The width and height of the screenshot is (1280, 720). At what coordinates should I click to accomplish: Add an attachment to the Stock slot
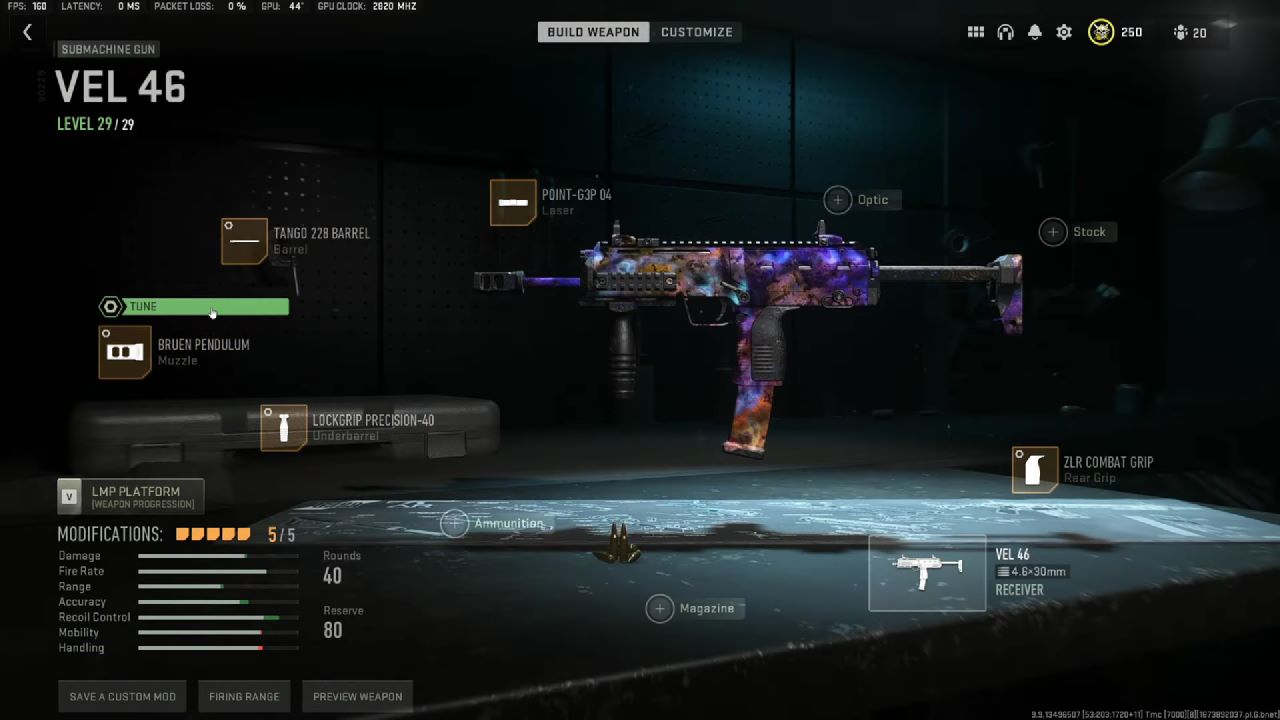click(x=1052, y=231)
